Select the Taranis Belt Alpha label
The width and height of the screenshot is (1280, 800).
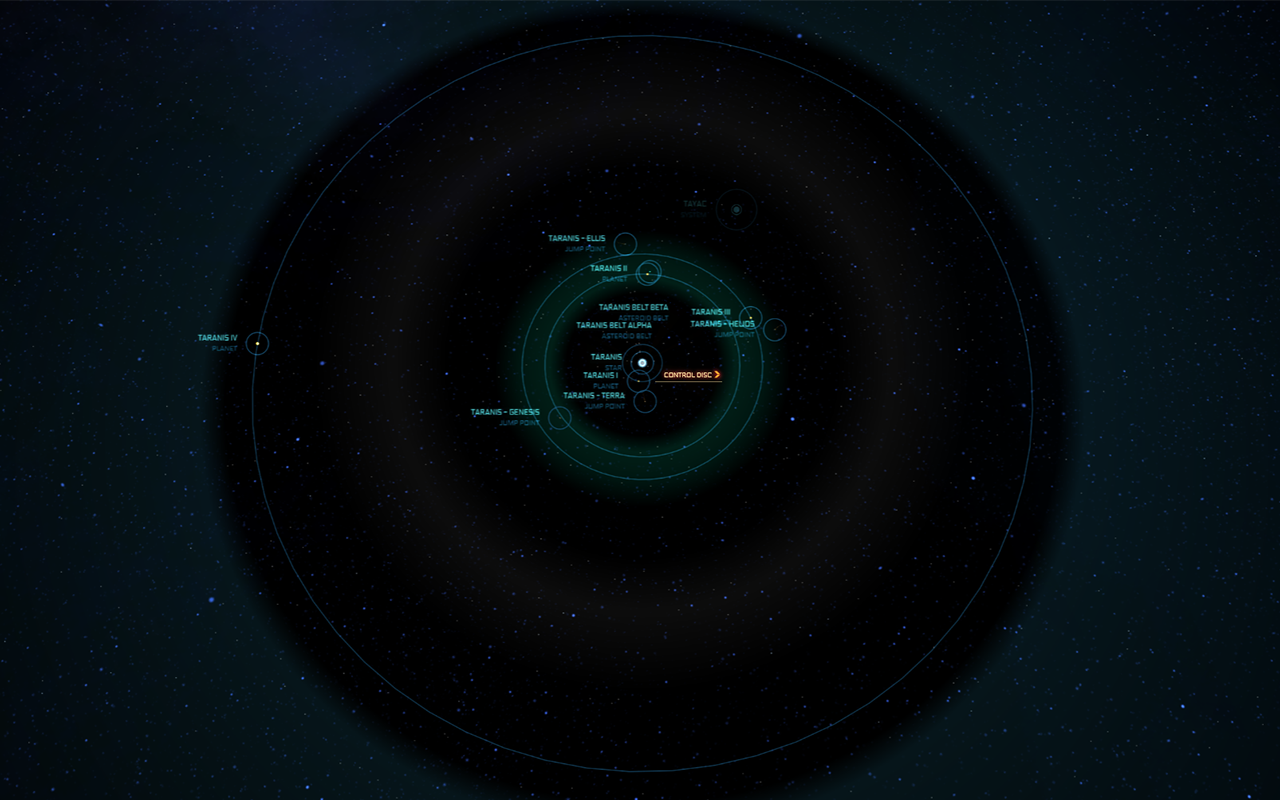tap(613, 326)
